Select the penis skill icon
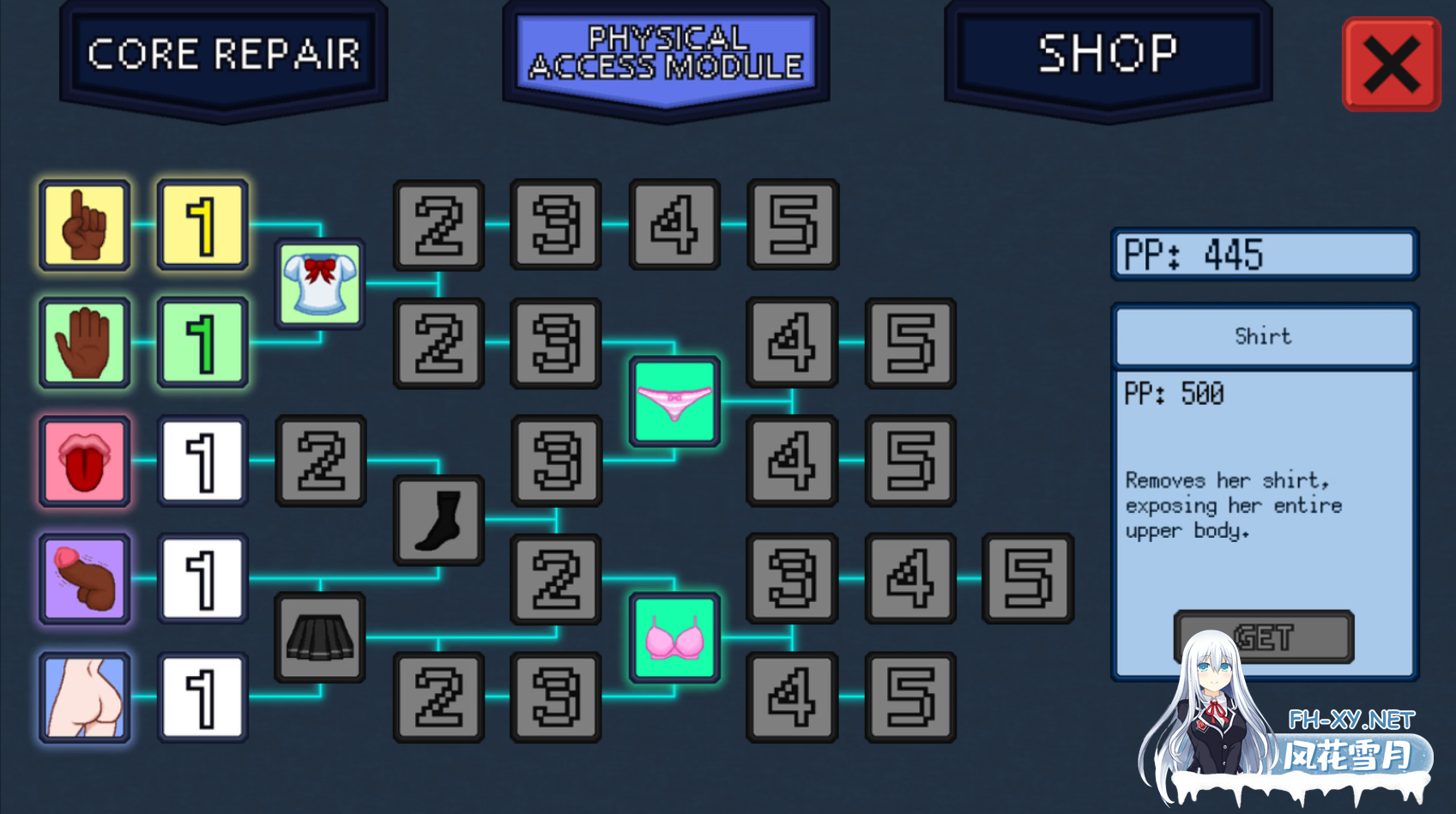The image size is (1456, 814). (x=84, y=578)
